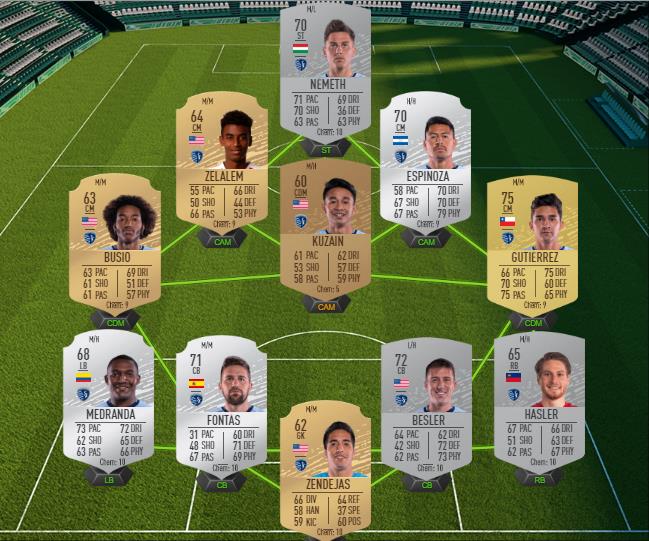This screenshot has height=541, width=649.
Task: Select the Gutierrez player card
Action: 534,244
